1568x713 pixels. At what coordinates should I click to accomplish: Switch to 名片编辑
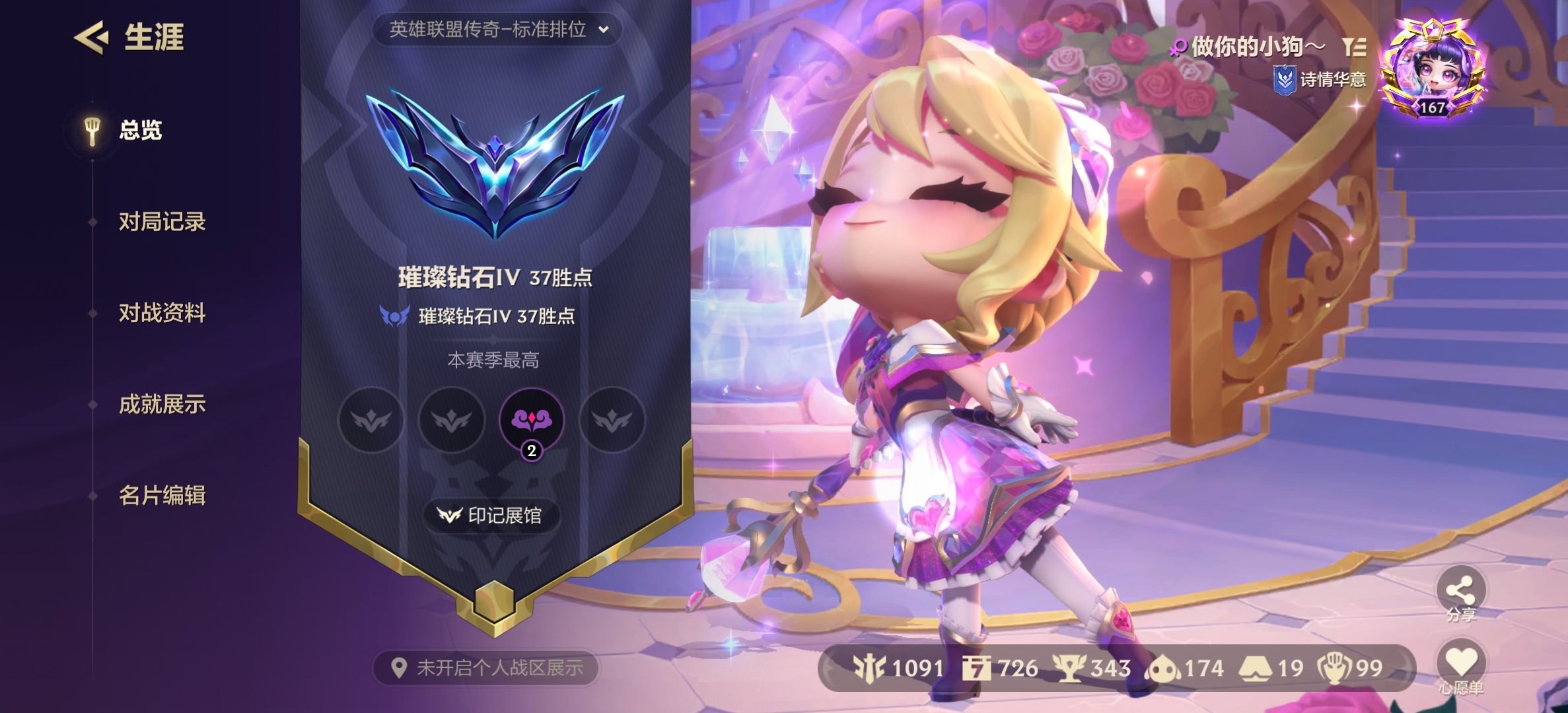[163, 497]
